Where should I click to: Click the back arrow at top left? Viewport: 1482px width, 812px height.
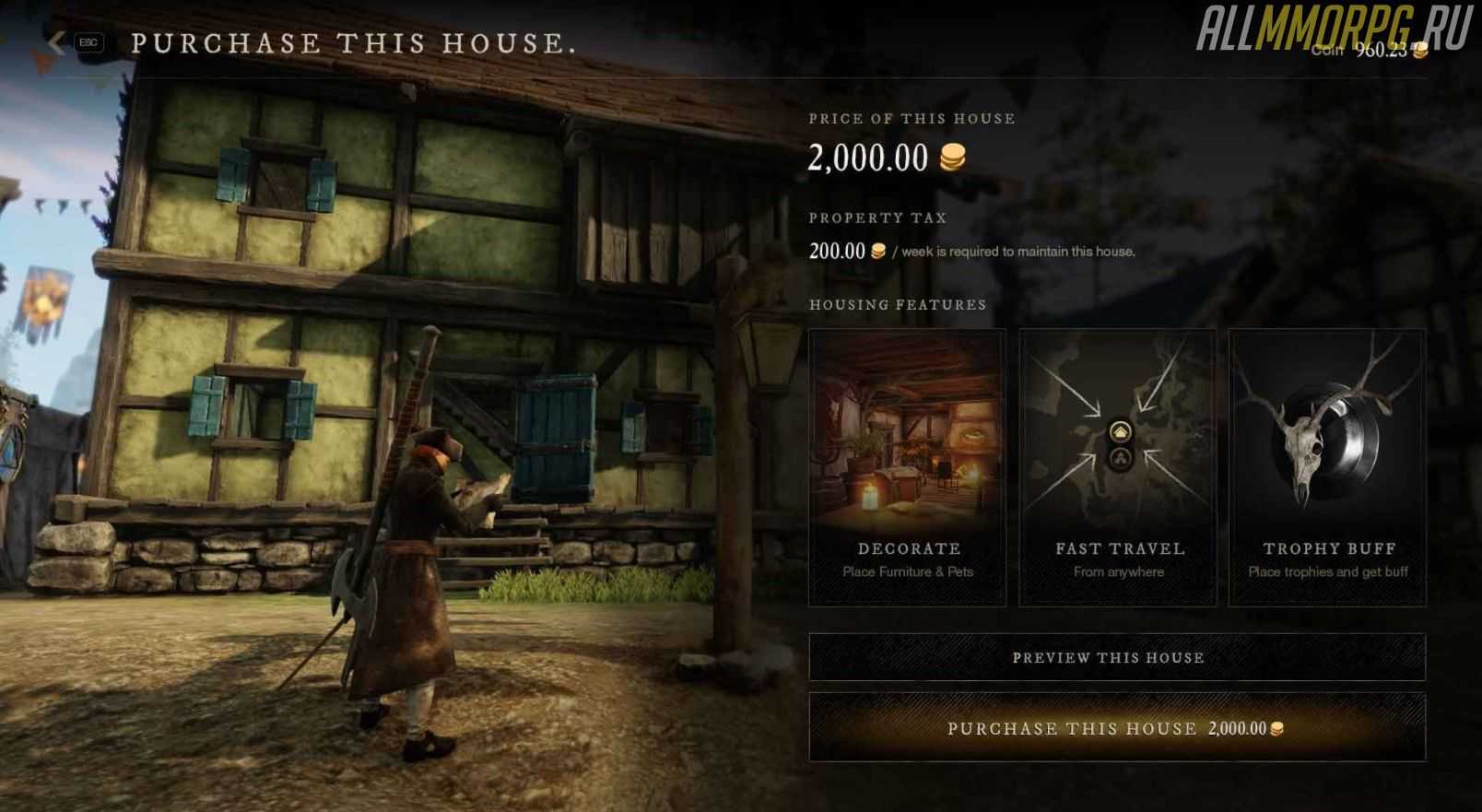click(57, 42)
